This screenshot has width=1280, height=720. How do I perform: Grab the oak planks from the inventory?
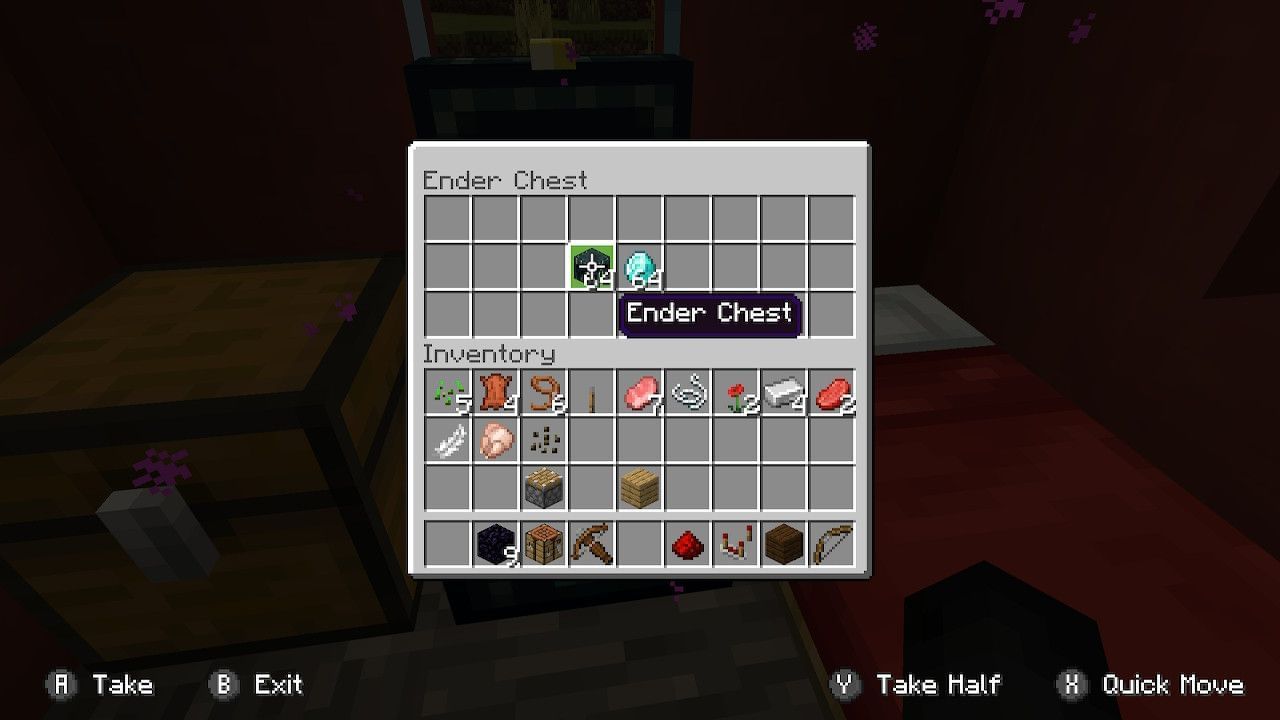pos(640,485)
